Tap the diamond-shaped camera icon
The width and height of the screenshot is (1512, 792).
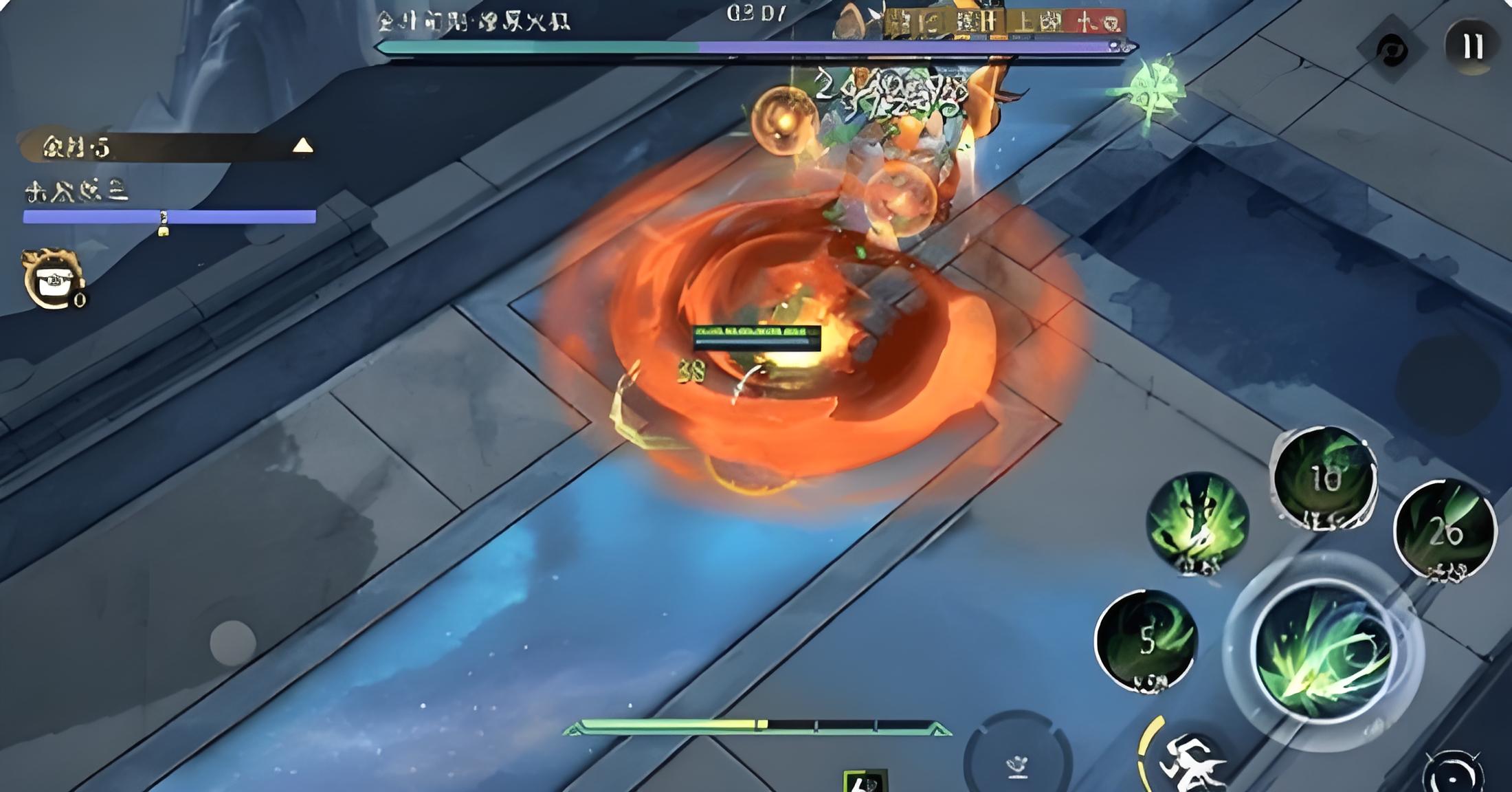[x=1392, y=49]
